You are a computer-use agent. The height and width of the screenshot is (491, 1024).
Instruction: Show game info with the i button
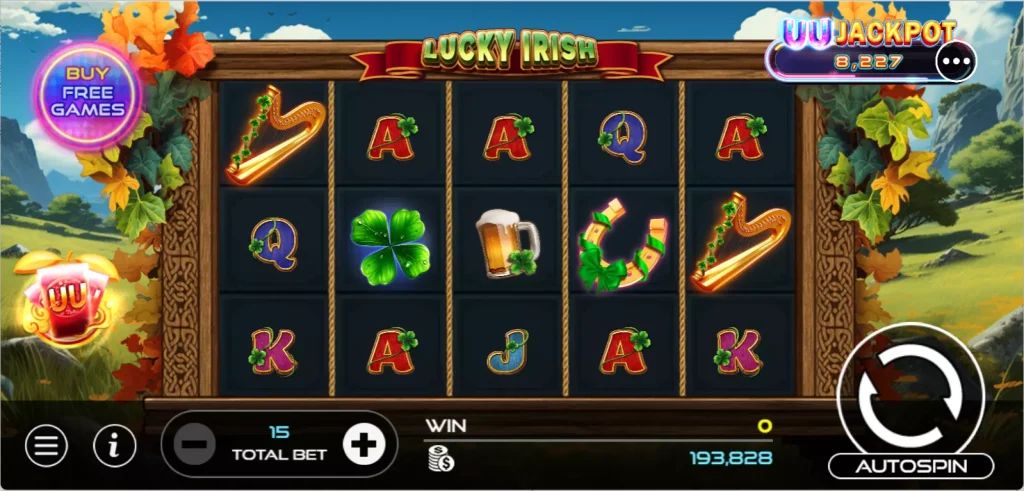[x=115, y=446]
